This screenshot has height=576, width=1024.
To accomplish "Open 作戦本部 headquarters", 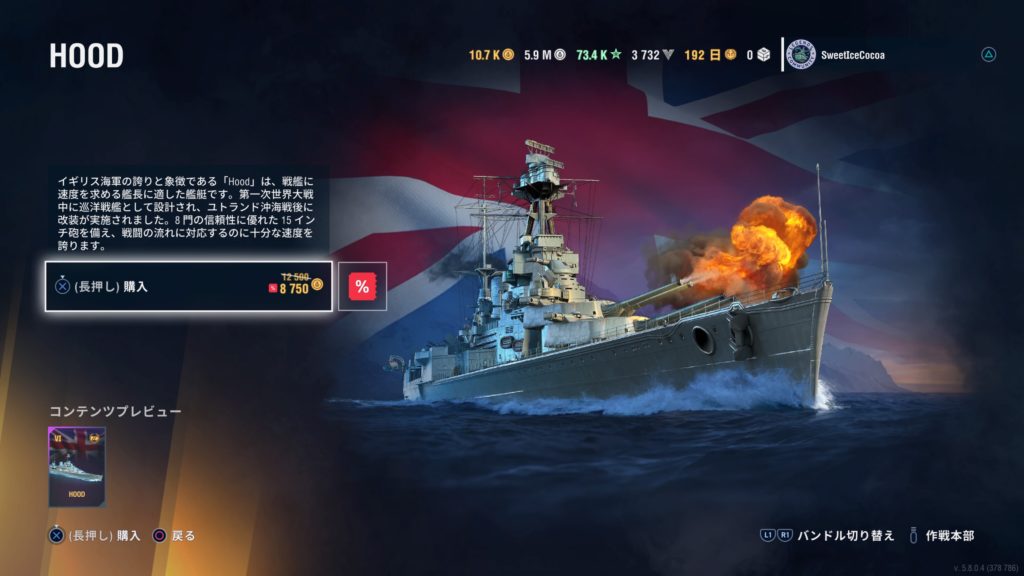I will coord(950,536).
